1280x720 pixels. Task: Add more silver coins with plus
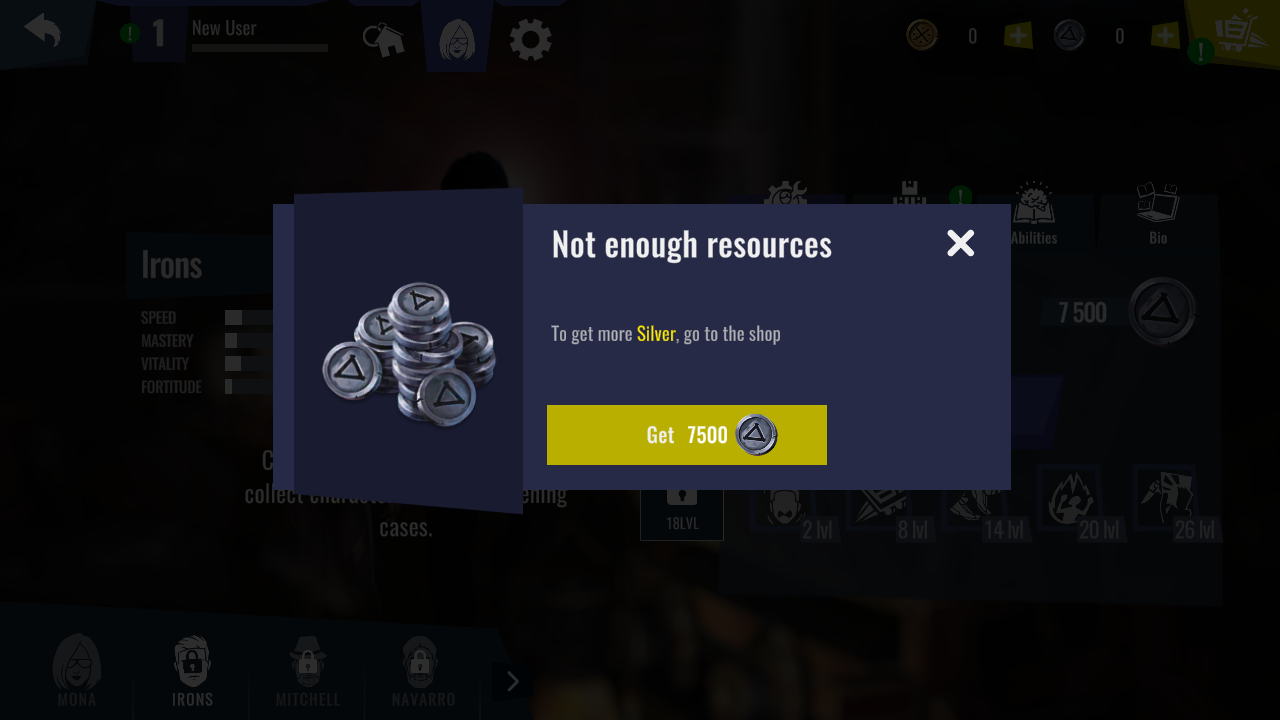[x=1165, y=36]
